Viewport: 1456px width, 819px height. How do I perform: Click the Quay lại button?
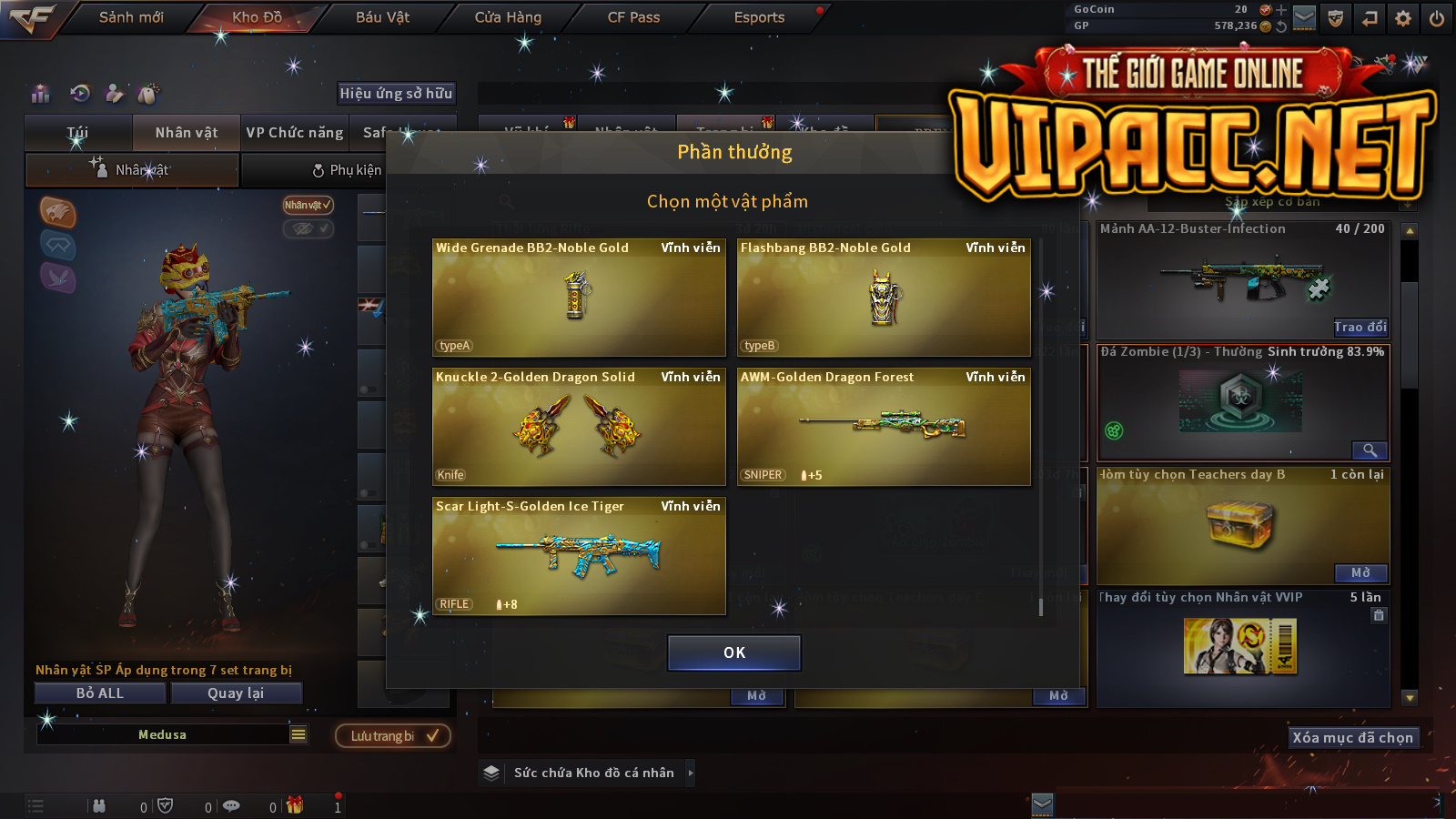[x=236, y=693]
